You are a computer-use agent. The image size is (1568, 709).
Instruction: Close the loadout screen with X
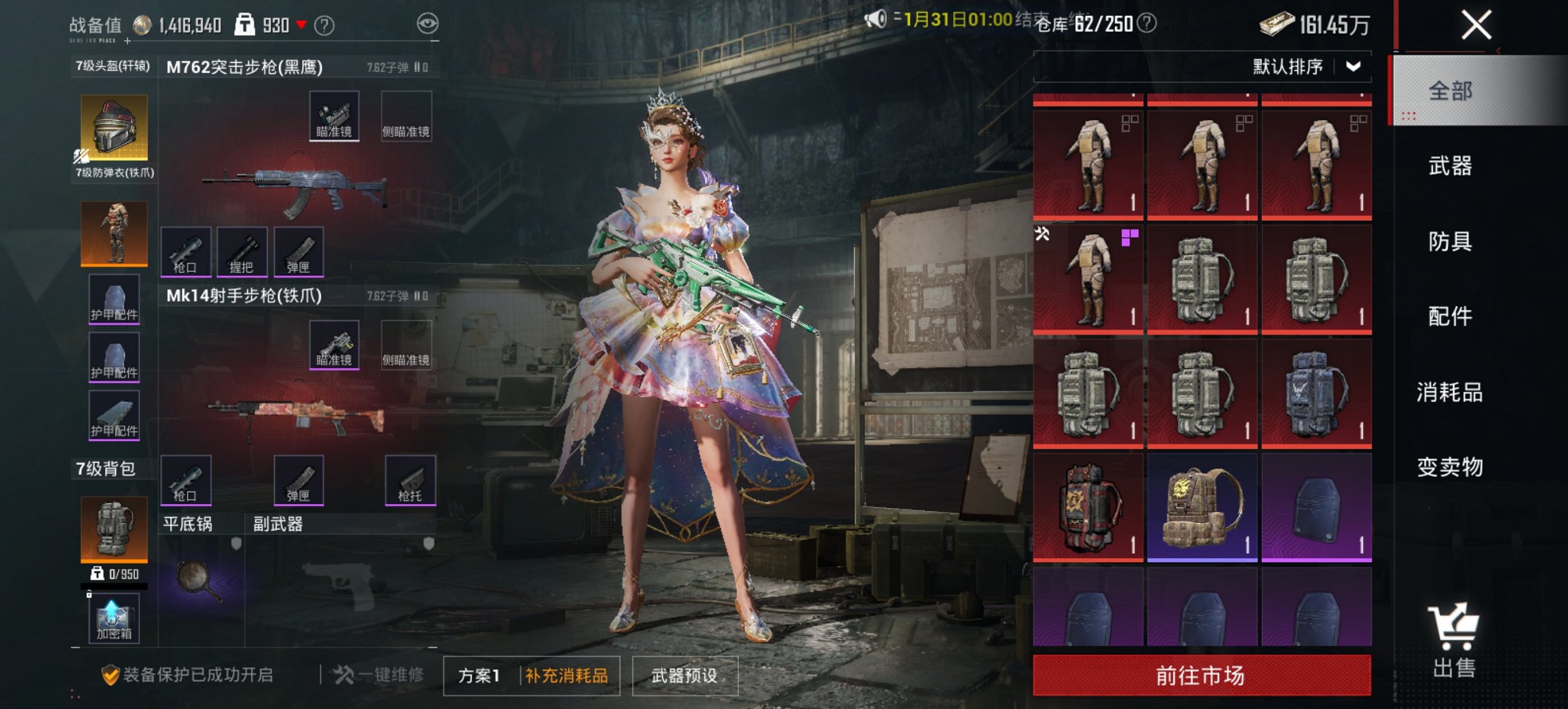click(1476, 26)
